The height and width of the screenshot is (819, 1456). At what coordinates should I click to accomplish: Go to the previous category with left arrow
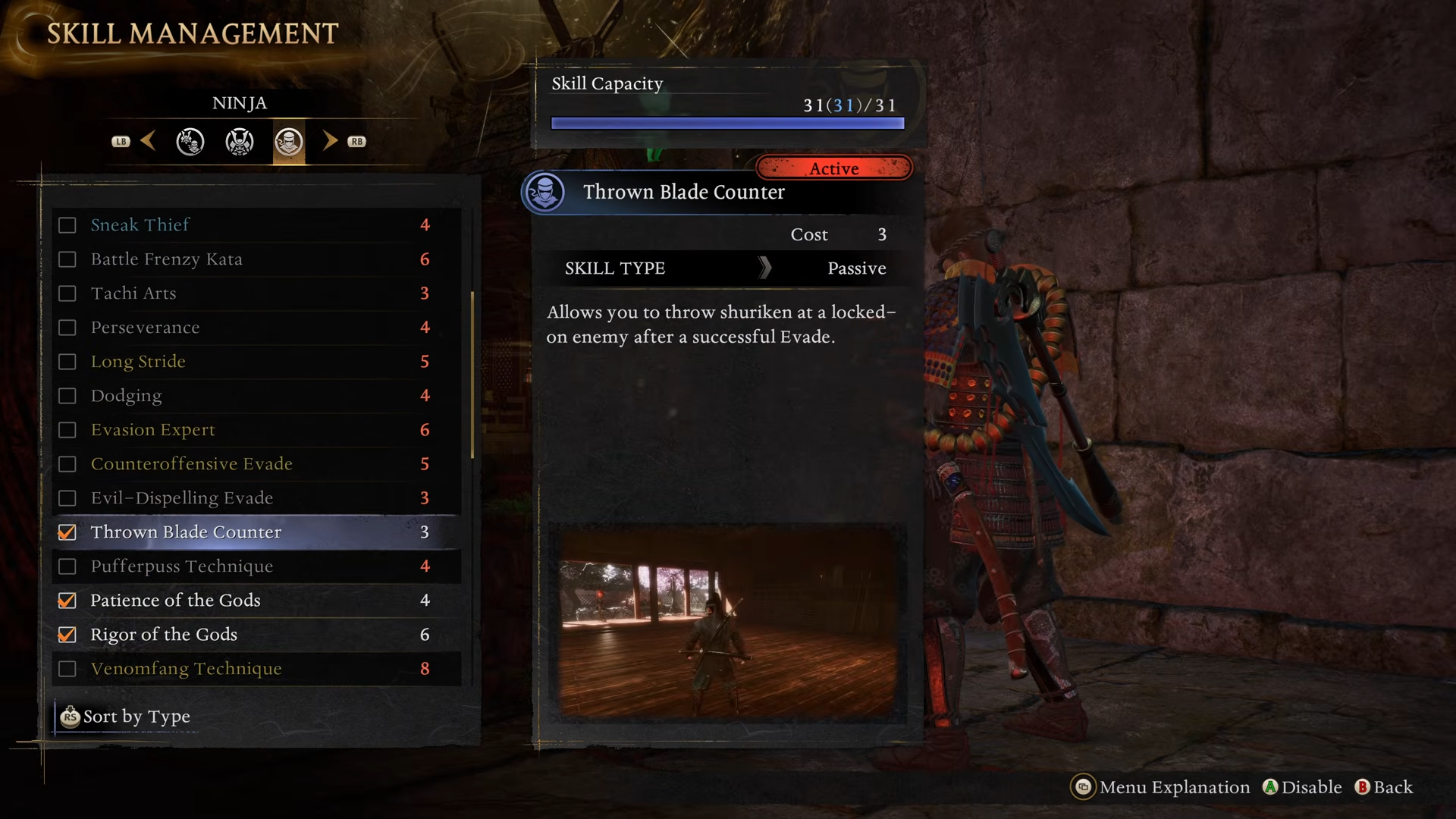[x=149, y=141]
